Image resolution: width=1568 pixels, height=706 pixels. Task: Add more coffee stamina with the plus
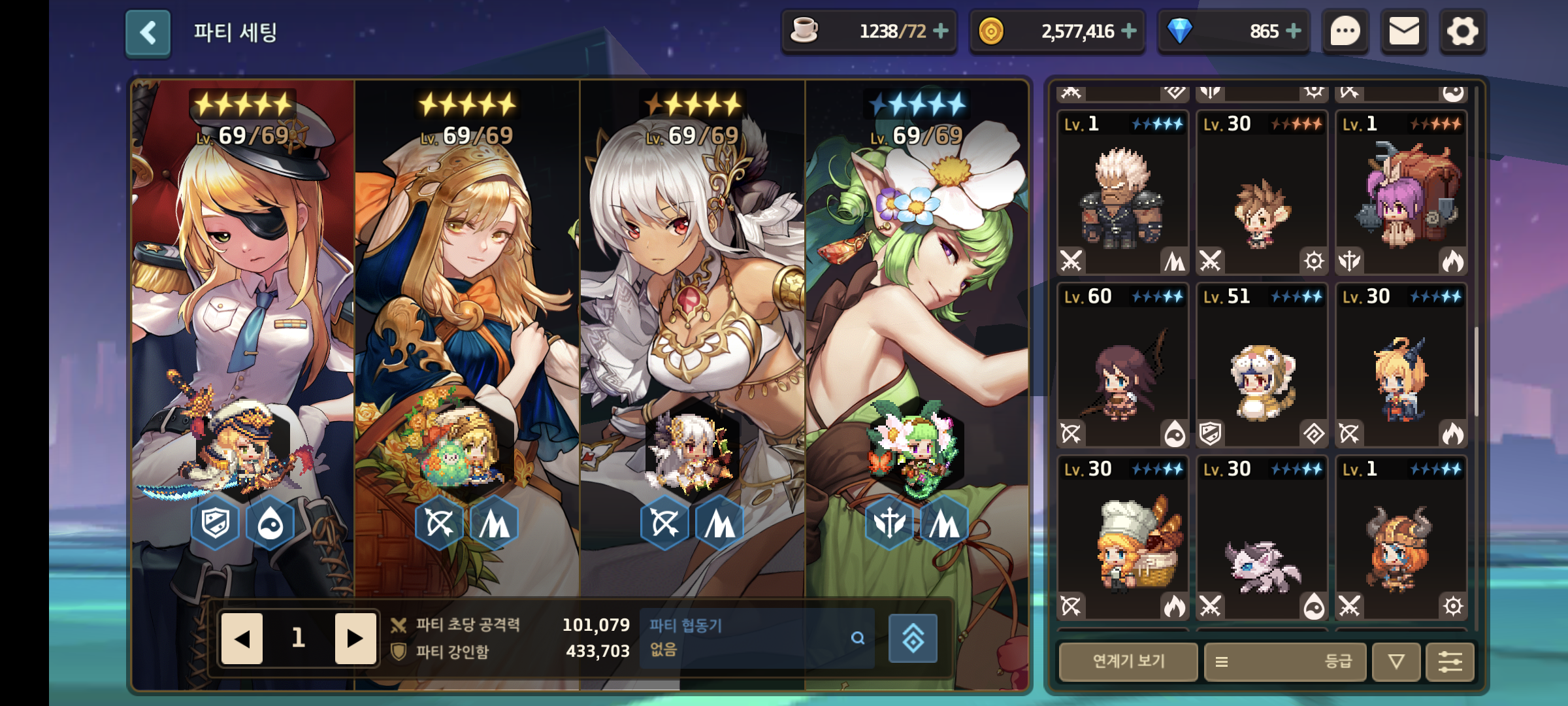point(941,31)
